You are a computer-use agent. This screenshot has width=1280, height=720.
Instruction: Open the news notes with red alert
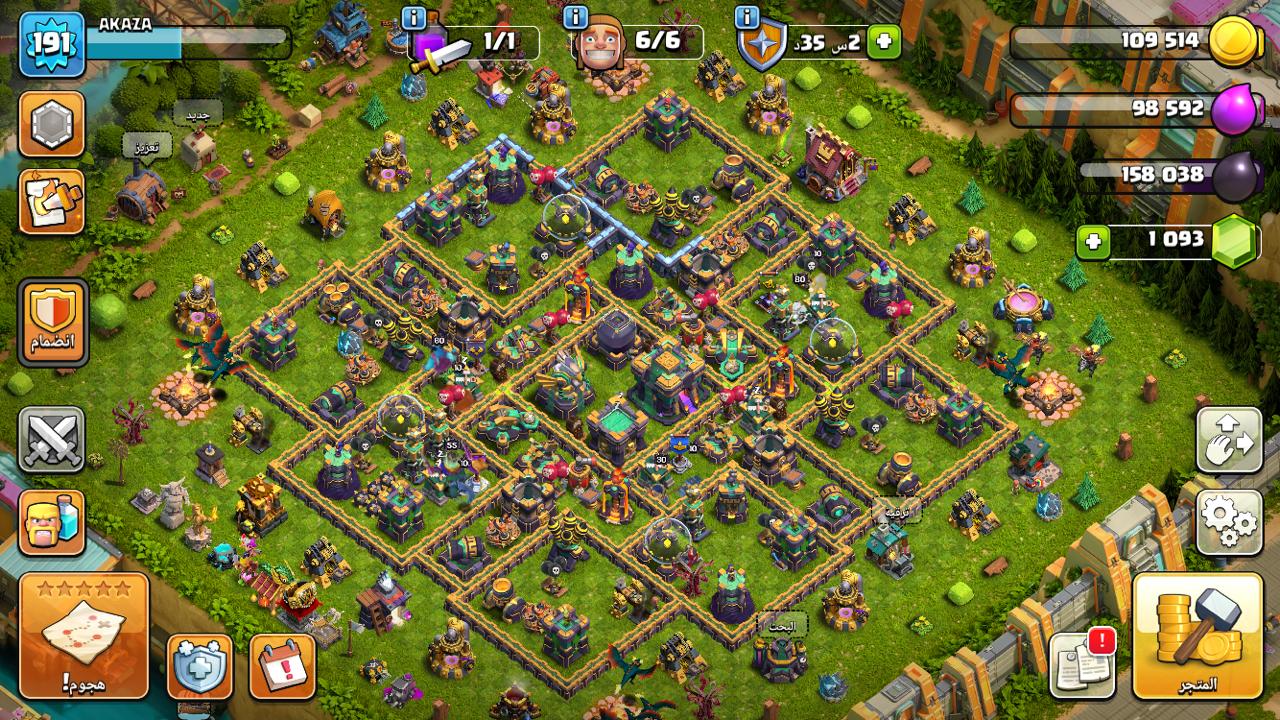click(x=1082, y=664)
